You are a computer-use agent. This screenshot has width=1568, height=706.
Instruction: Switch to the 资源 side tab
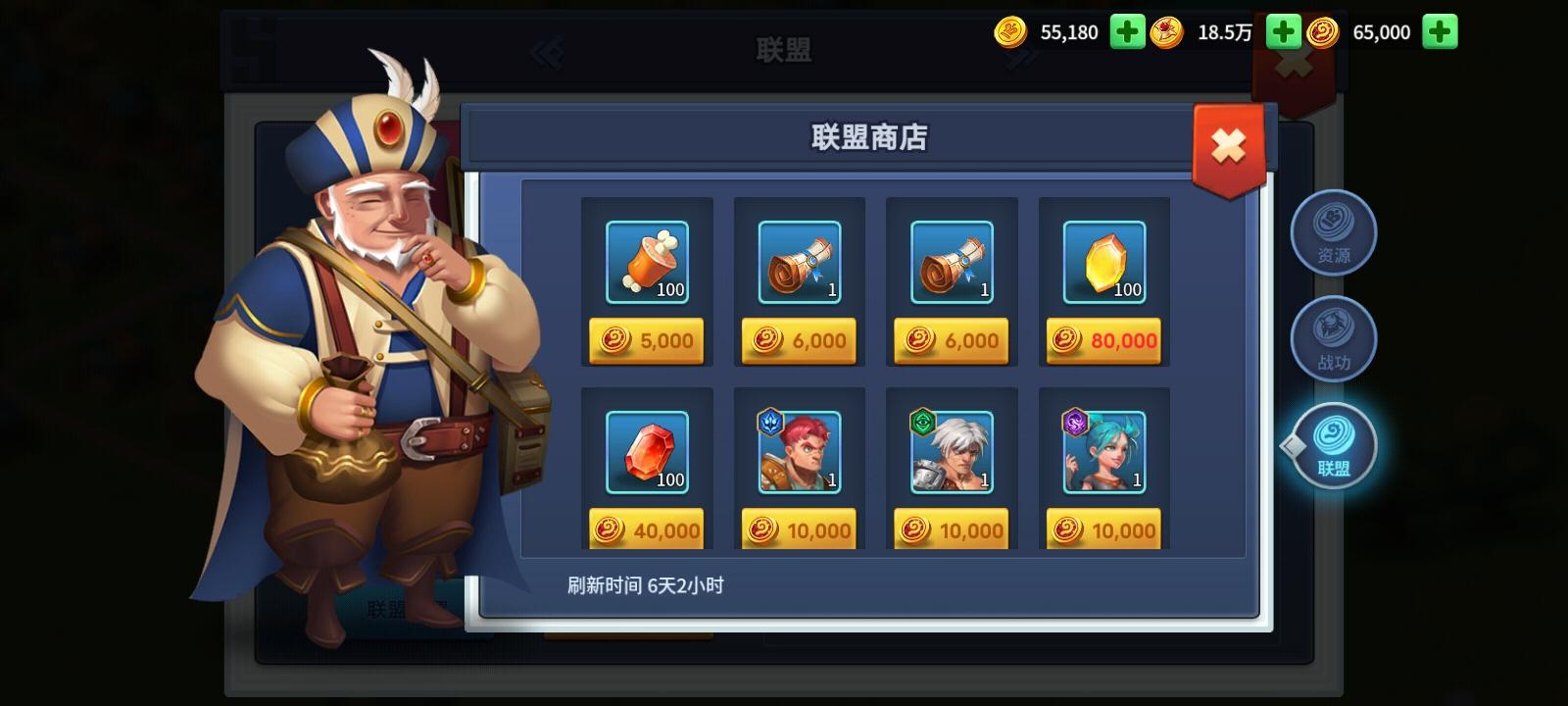coord(1334,232)
